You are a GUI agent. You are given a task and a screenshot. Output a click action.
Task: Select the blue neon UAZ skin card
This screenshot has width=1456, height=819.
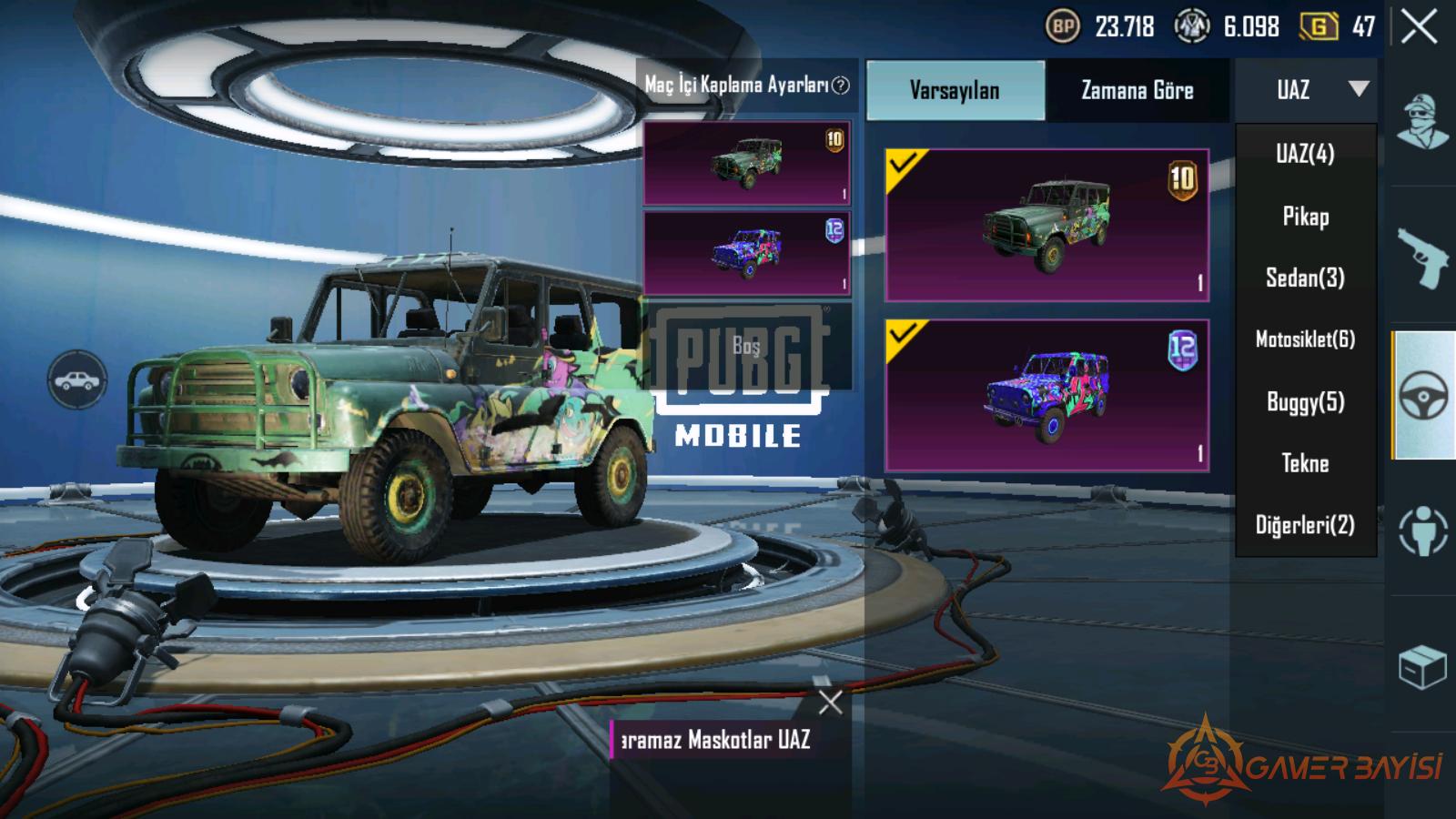[1046, 395]
